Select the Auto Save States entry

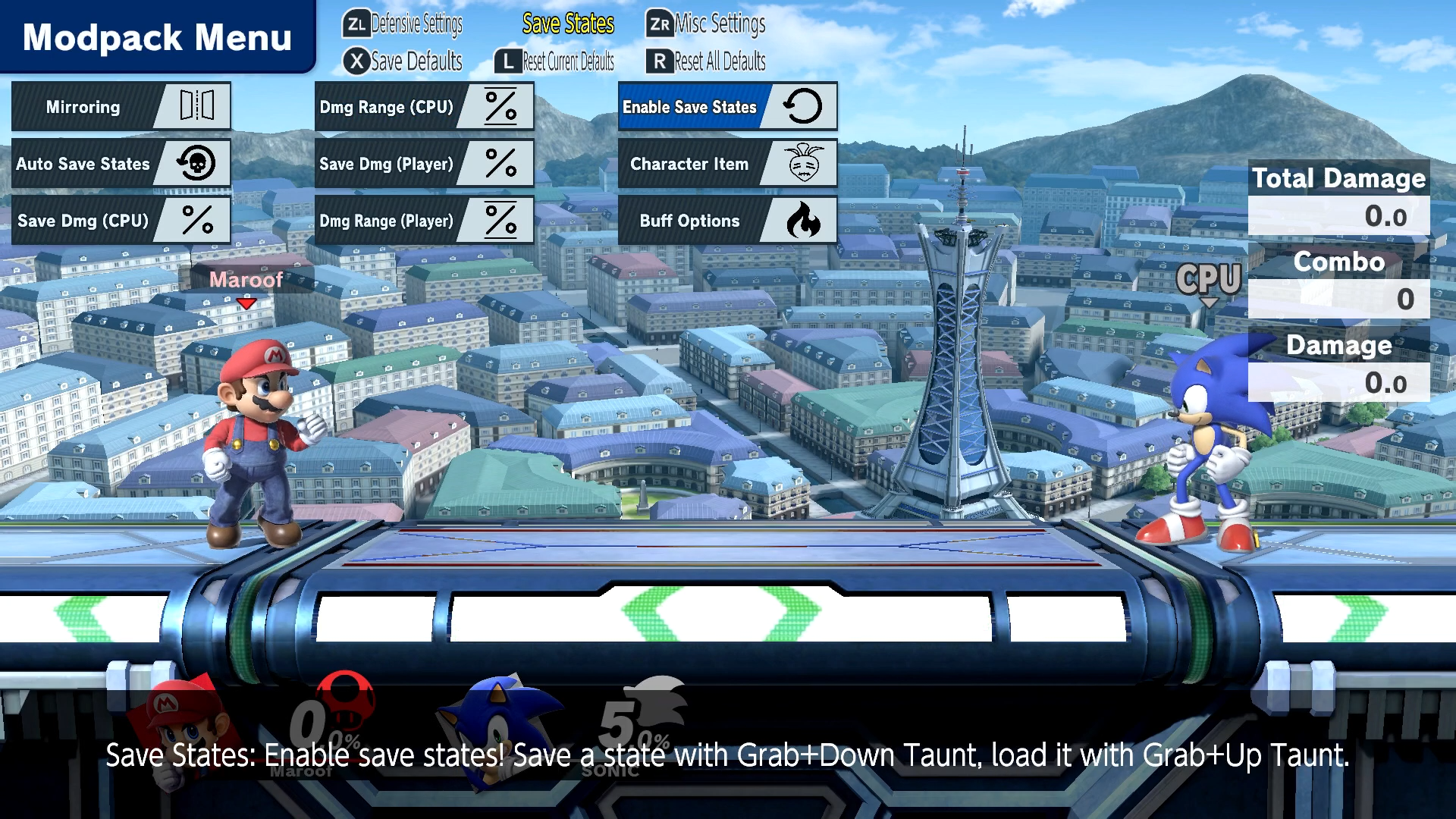click(121, 164)
